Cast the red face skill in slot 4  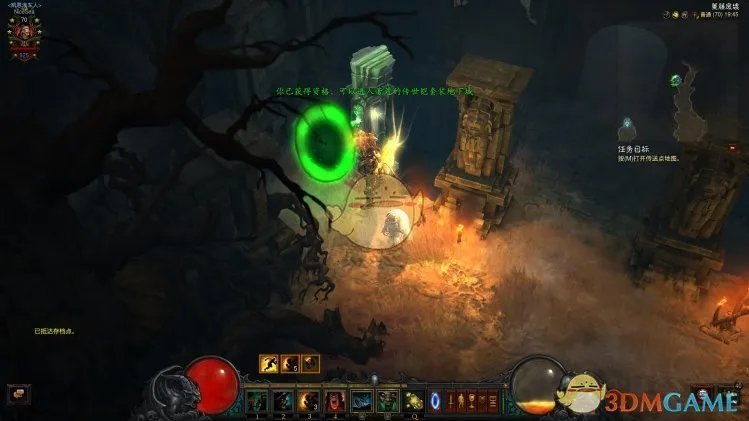335,400
